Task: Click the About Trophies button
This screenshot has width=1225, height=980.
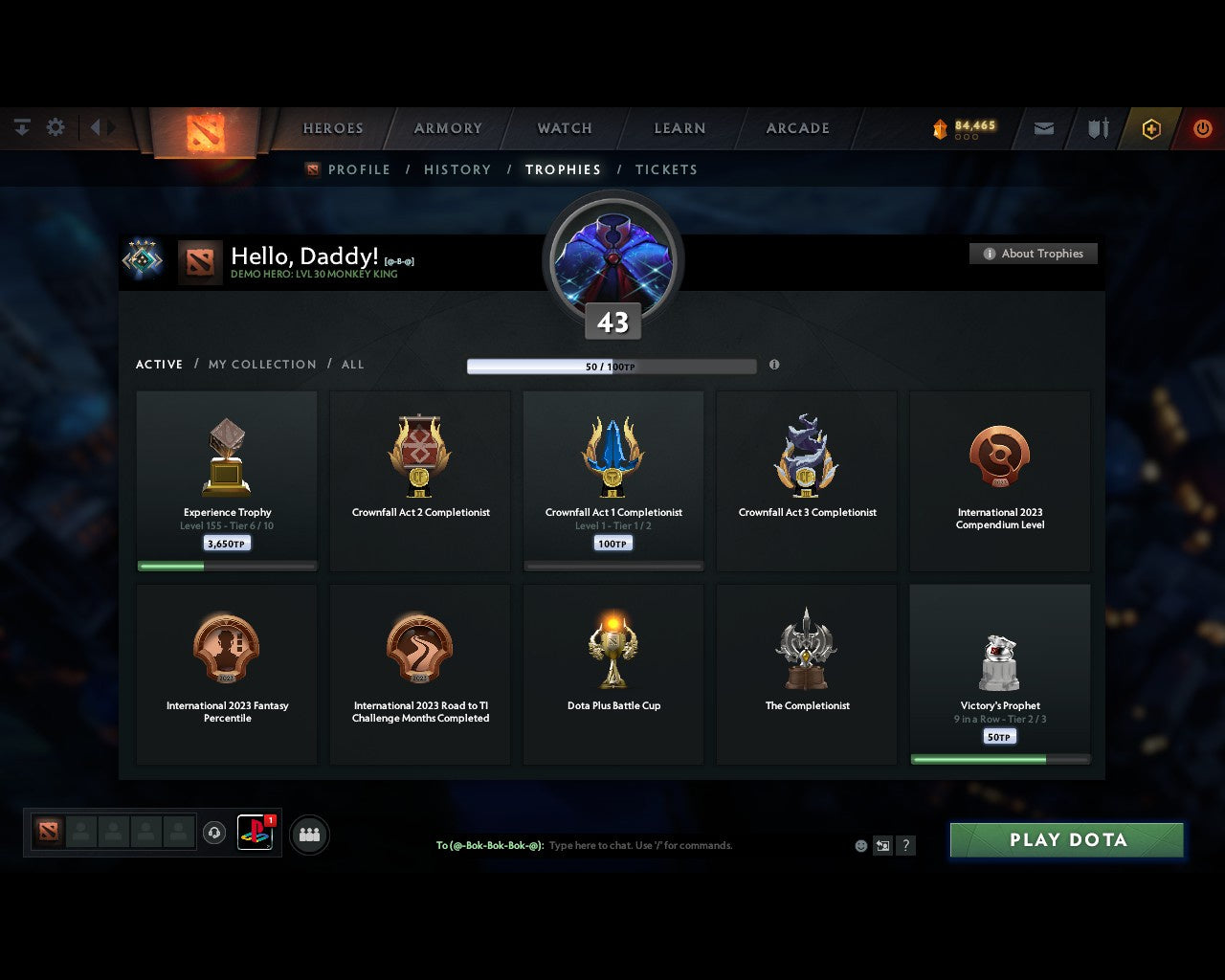Action: click(x=1034, y=254)
